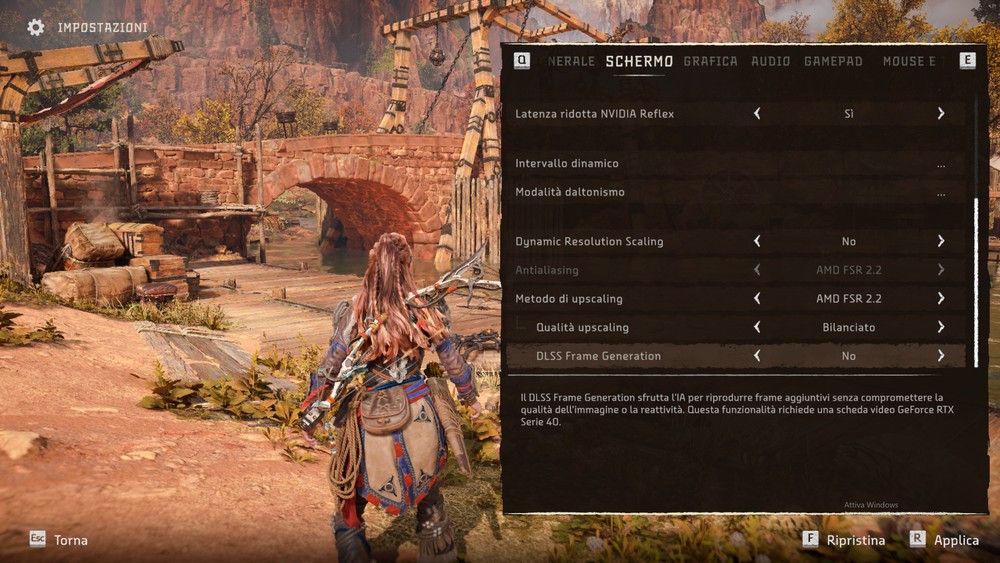Viewport: 1000px width, 563px height.
Task: Click left arrow for Qualità upscaling
Action: click(x=757, y=327)
